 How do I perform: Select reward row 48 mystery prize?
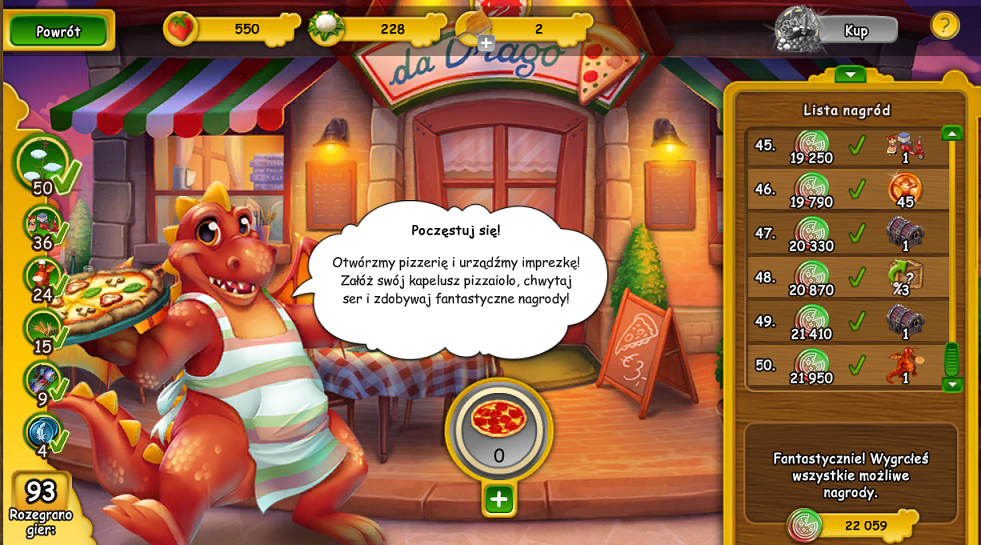point(847,277)
